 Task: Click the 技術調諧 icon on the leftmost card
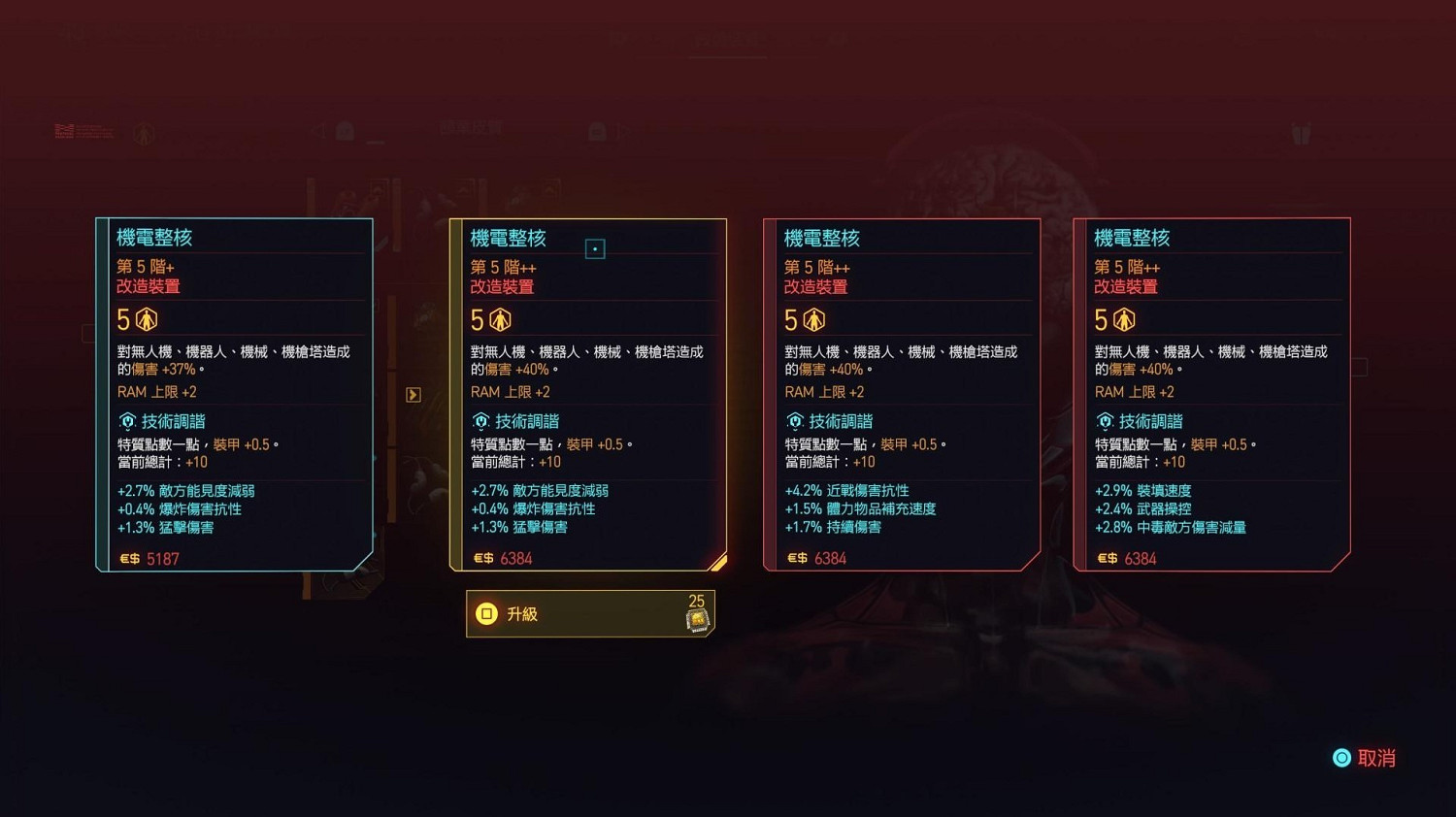click(x=127, y=421)
